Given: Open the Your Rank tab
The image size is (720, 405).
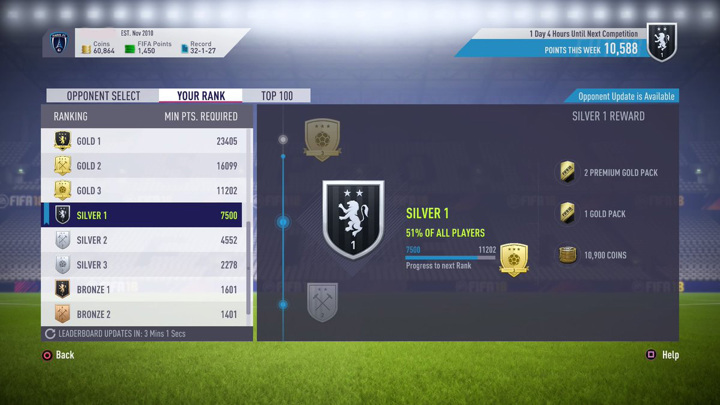Looking at the screenshot, I should (201, 96).
